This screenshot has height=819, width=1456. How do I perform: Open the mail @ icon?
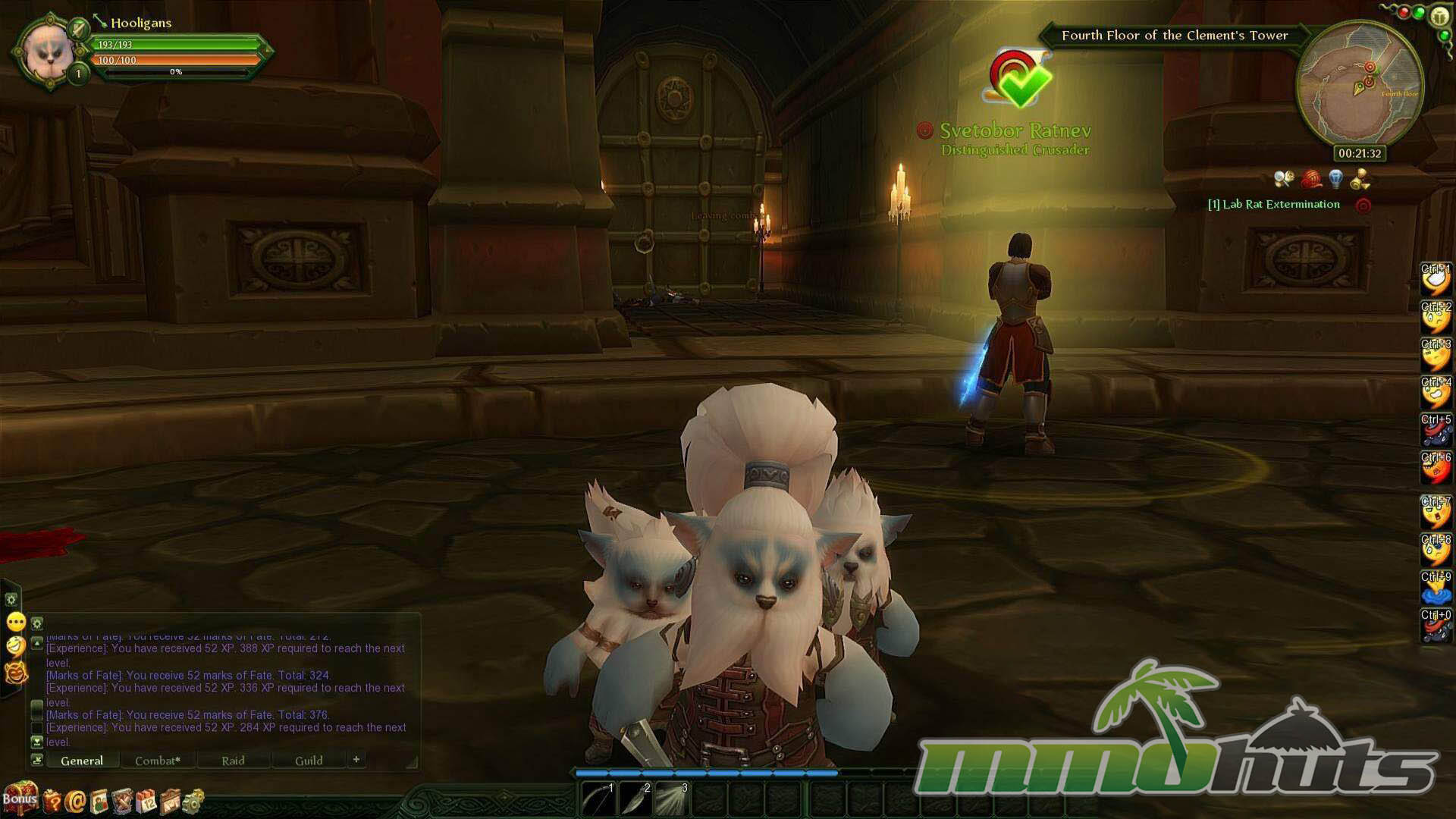point(75,801)
